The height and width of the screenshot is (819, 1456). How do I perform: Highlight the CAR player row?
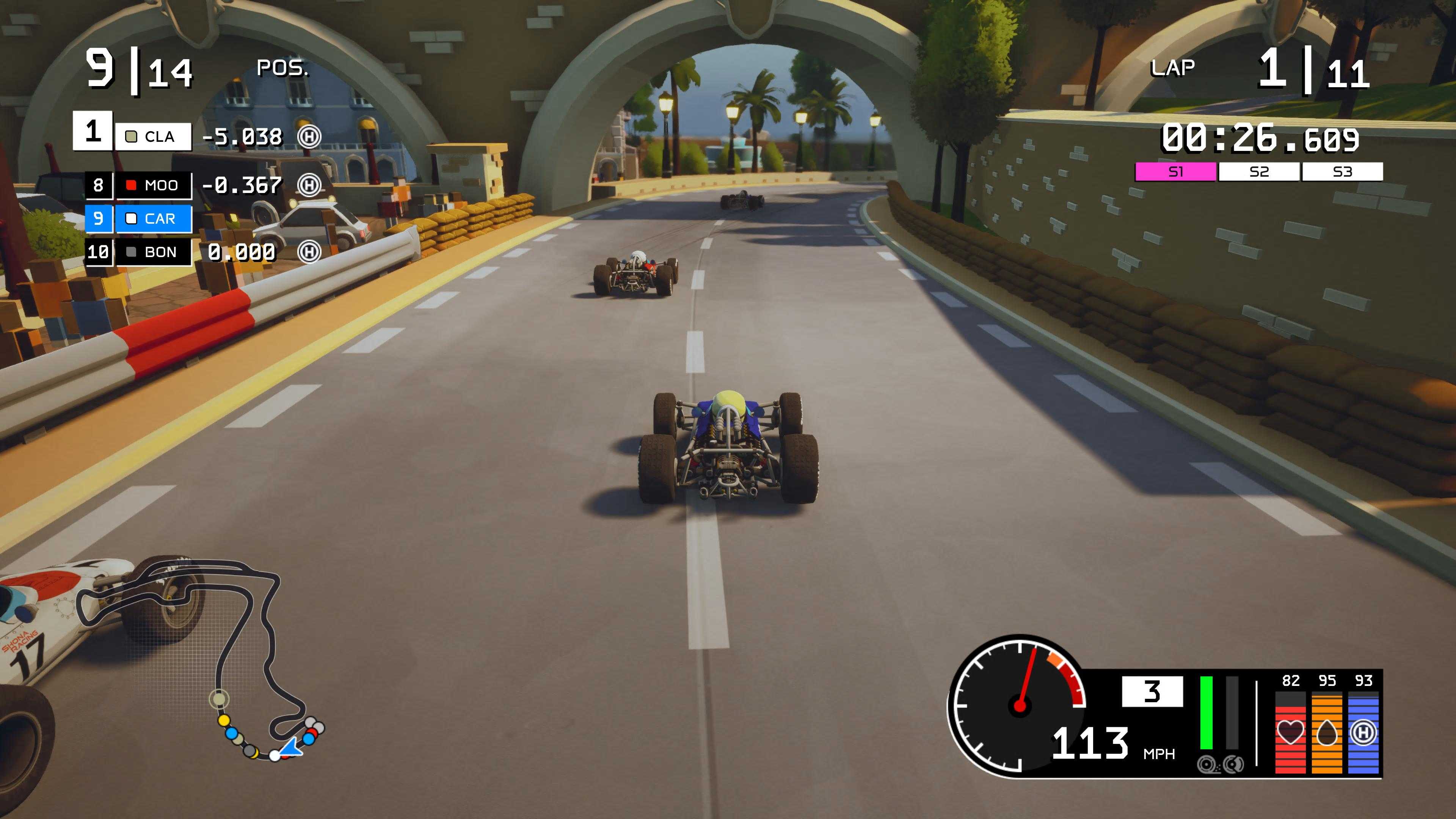click(153, 219)
